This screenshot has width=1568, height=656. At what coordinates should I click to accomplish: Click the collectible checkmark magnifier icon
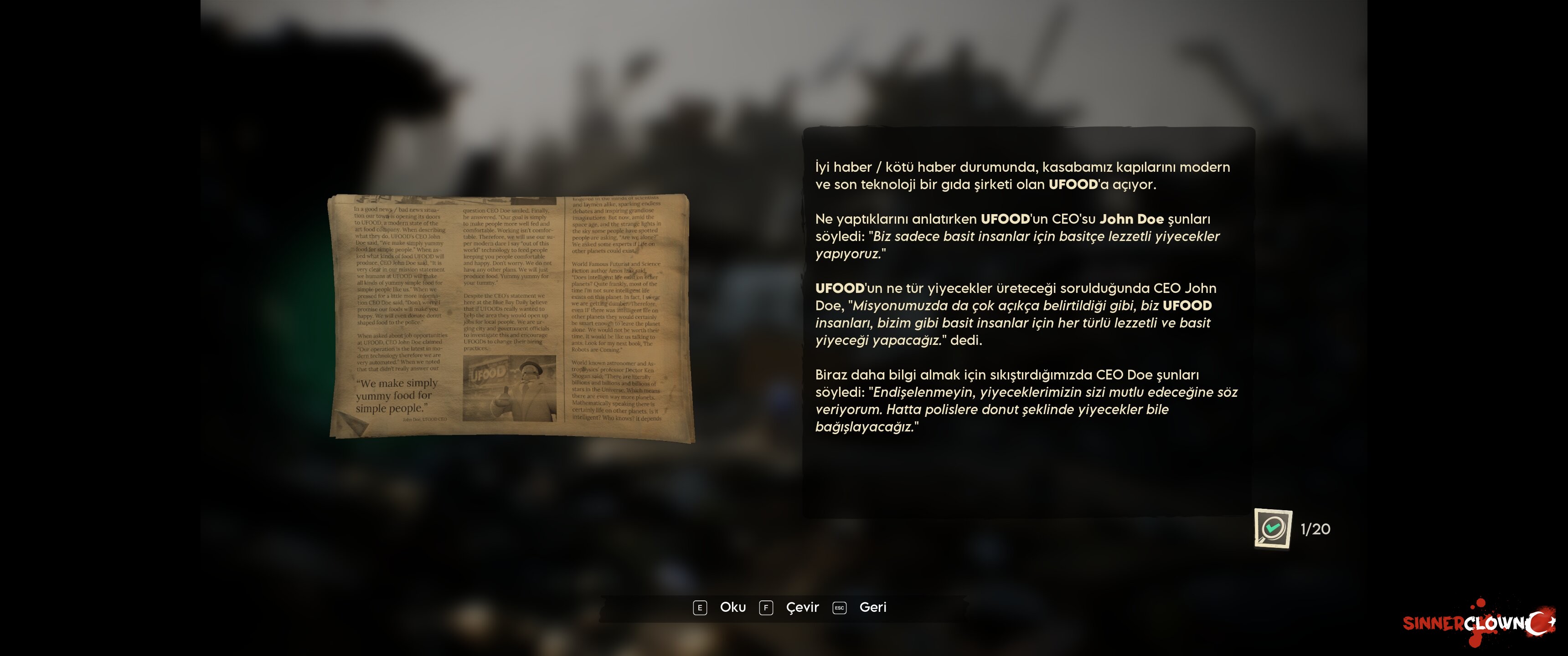point(1272,528)
